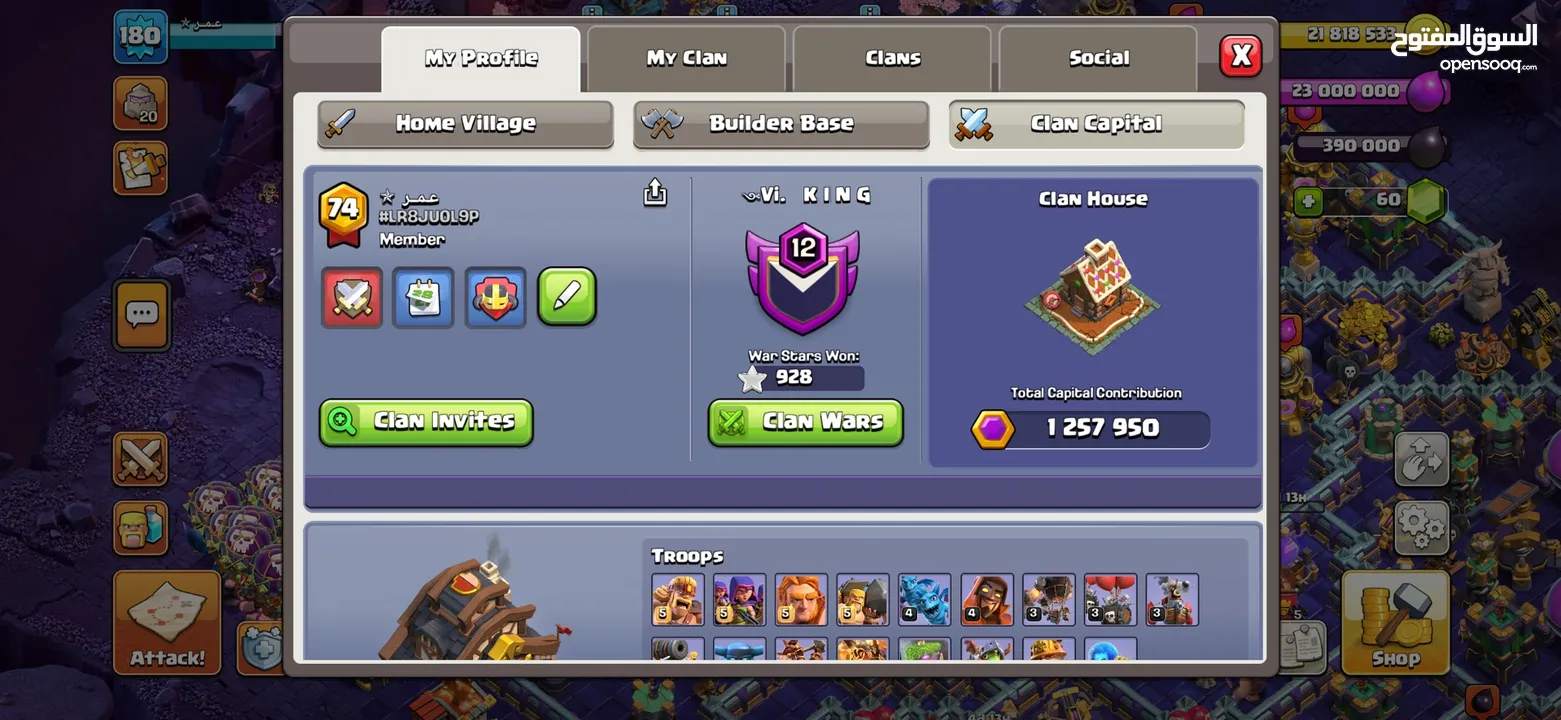
Task: Select the crossed swords sidebar icon
Action: click(140, 460)
